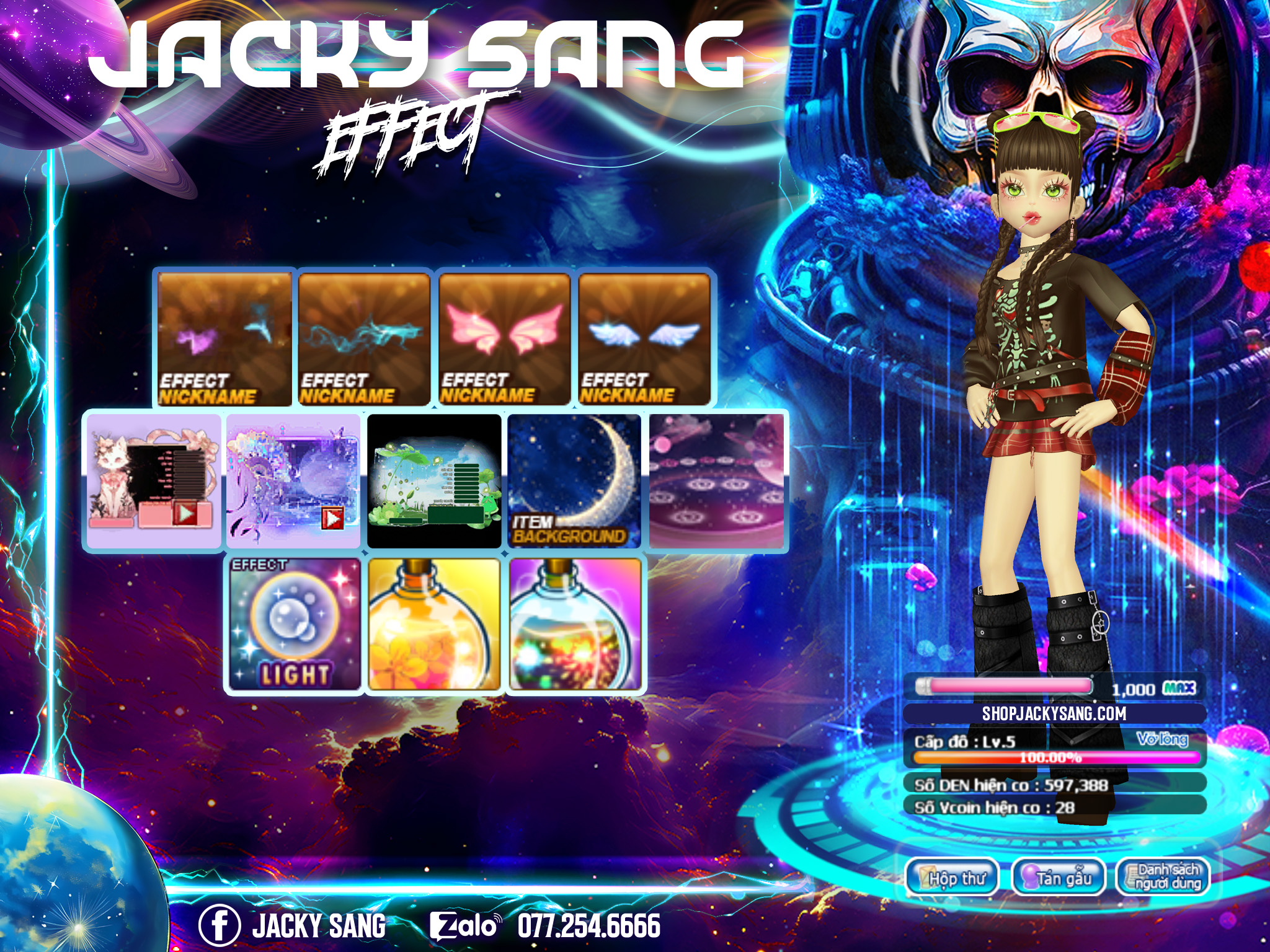This screenshot has height=952, width=1270.
Task: Open Danh sách người dùng user list
Action: (x=1163, y=877)
